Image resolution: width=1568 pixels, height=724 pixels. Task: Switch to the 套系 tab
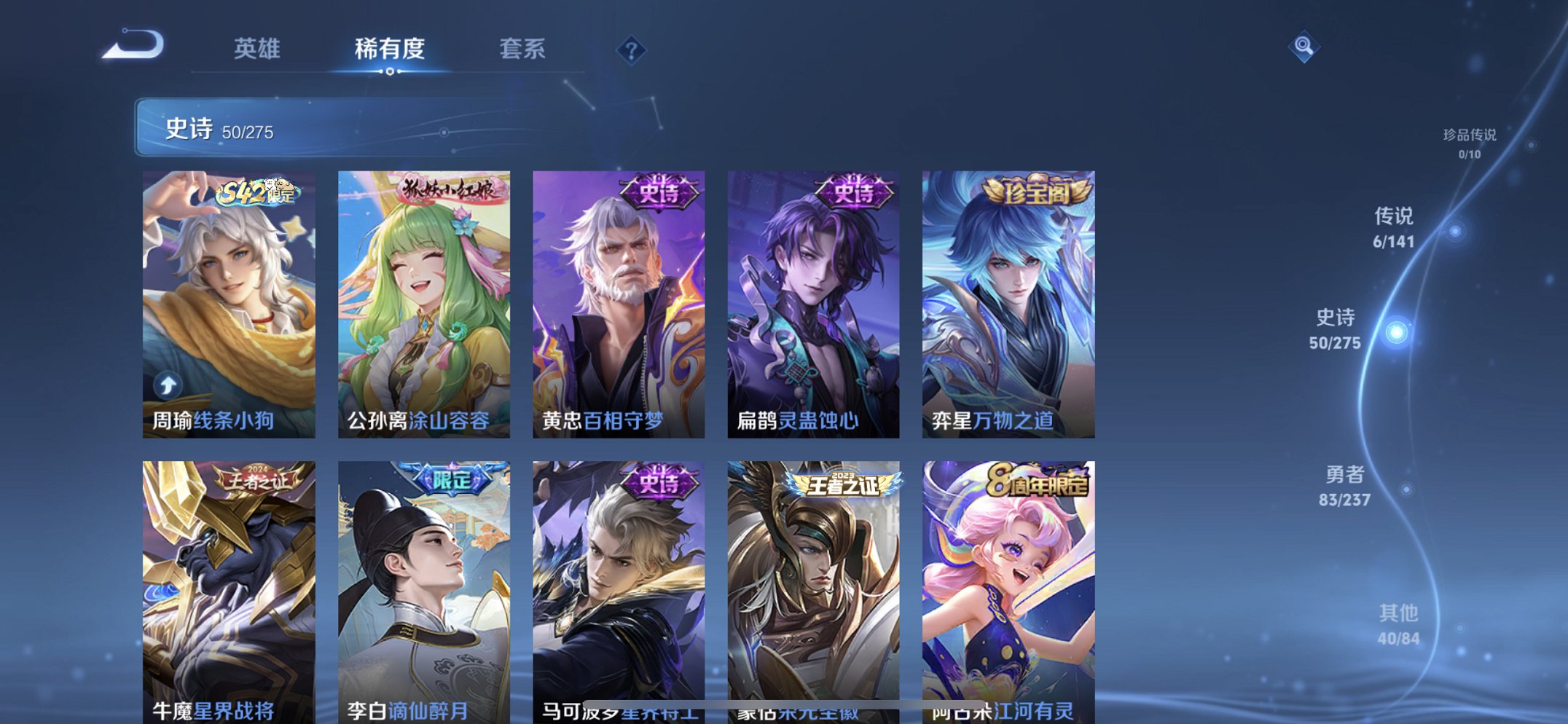click(x=523, y=50)
